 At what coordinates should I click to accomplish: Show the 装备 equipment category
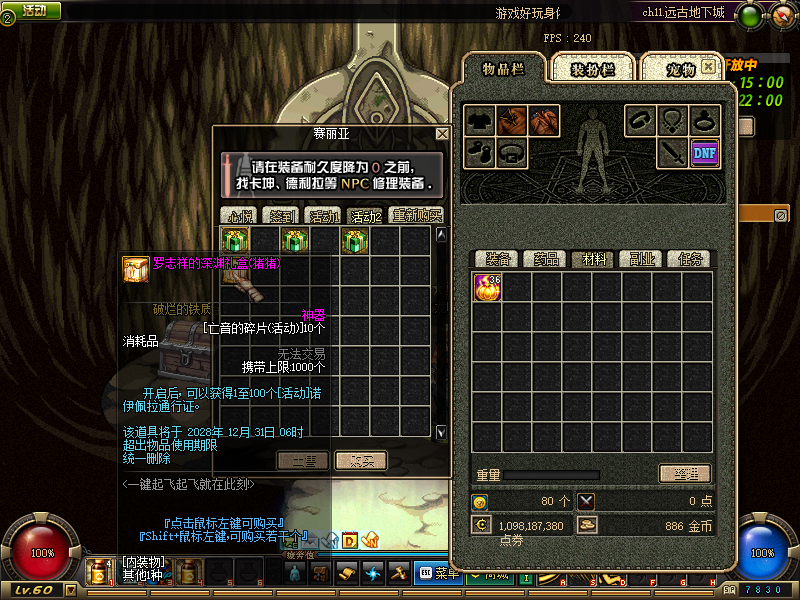point(497,259)
